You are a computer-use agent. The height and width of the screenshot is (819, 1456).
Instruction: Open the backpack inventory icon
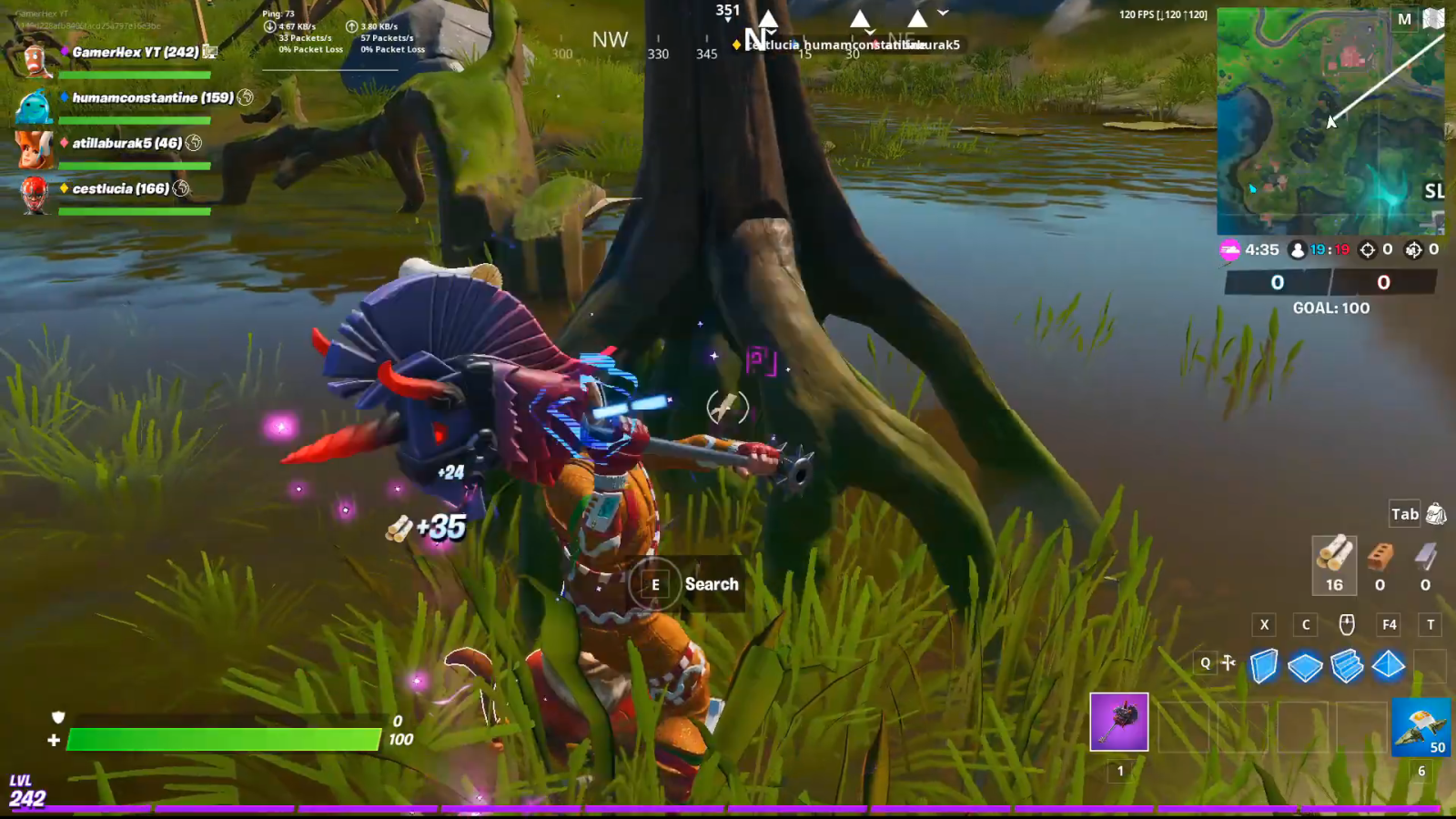pos(1436,514)
